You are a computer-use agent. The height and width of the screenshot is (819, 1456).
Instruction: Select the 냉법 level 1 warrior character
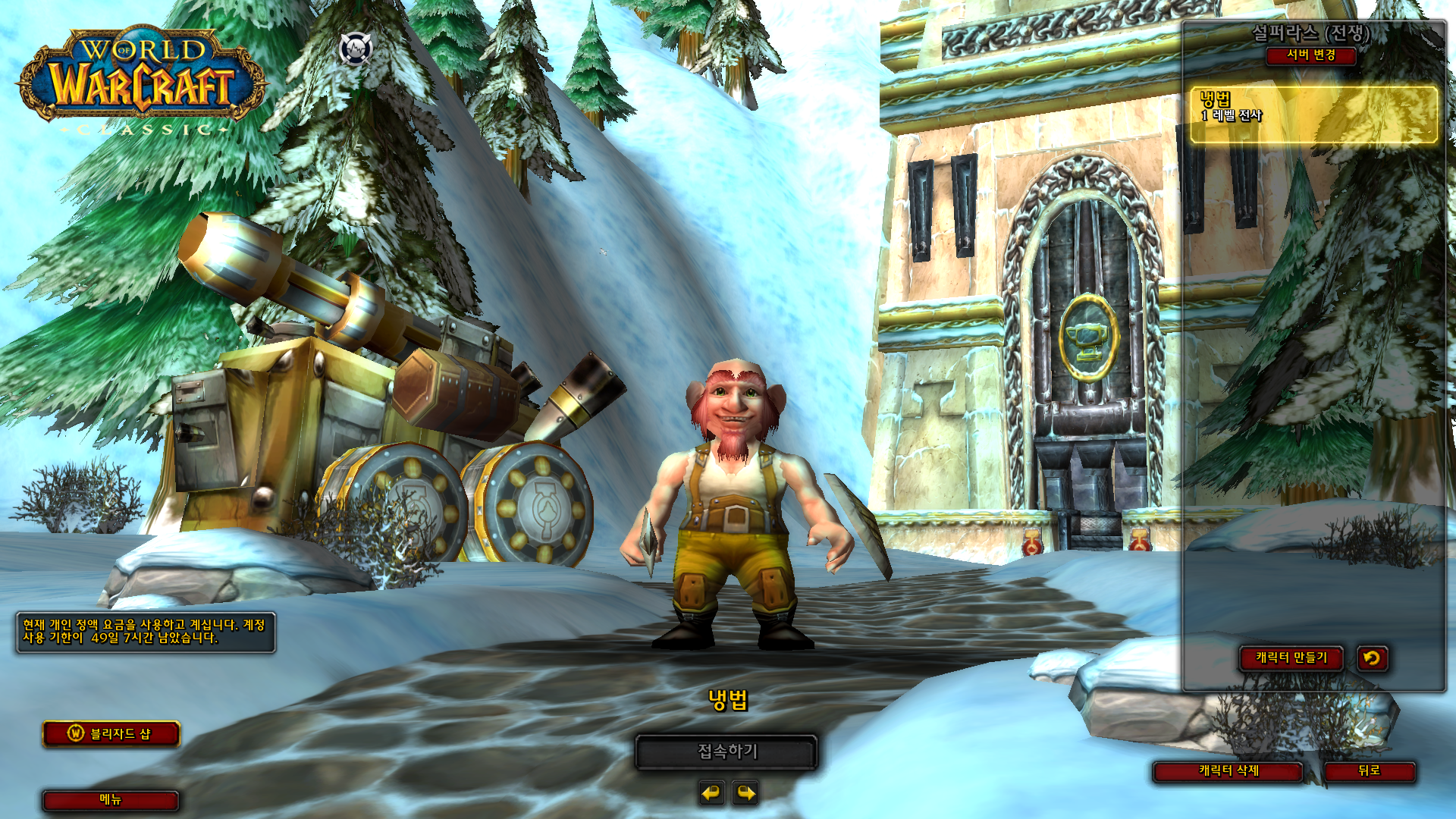[1313, 115]
